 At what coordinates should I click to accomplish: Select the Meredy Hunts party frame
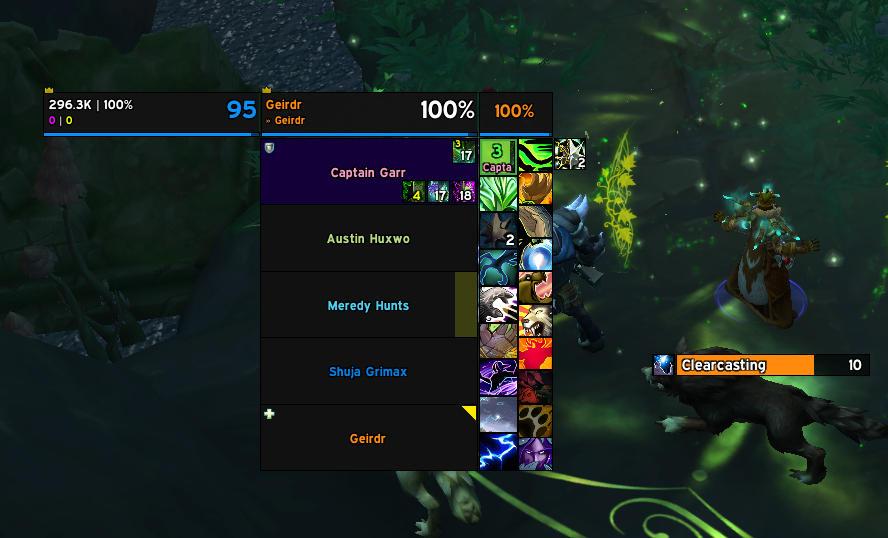pyautogui.click(x=368, y=306)
